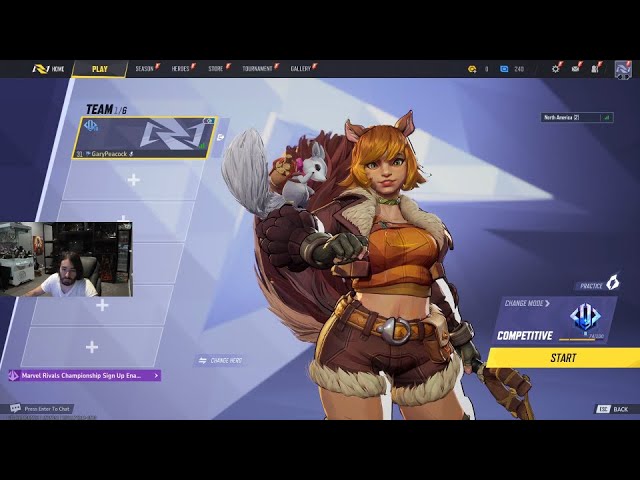Viewport: 640px width, 480px height.
Task: Open the Season tab
Action: 145,69
